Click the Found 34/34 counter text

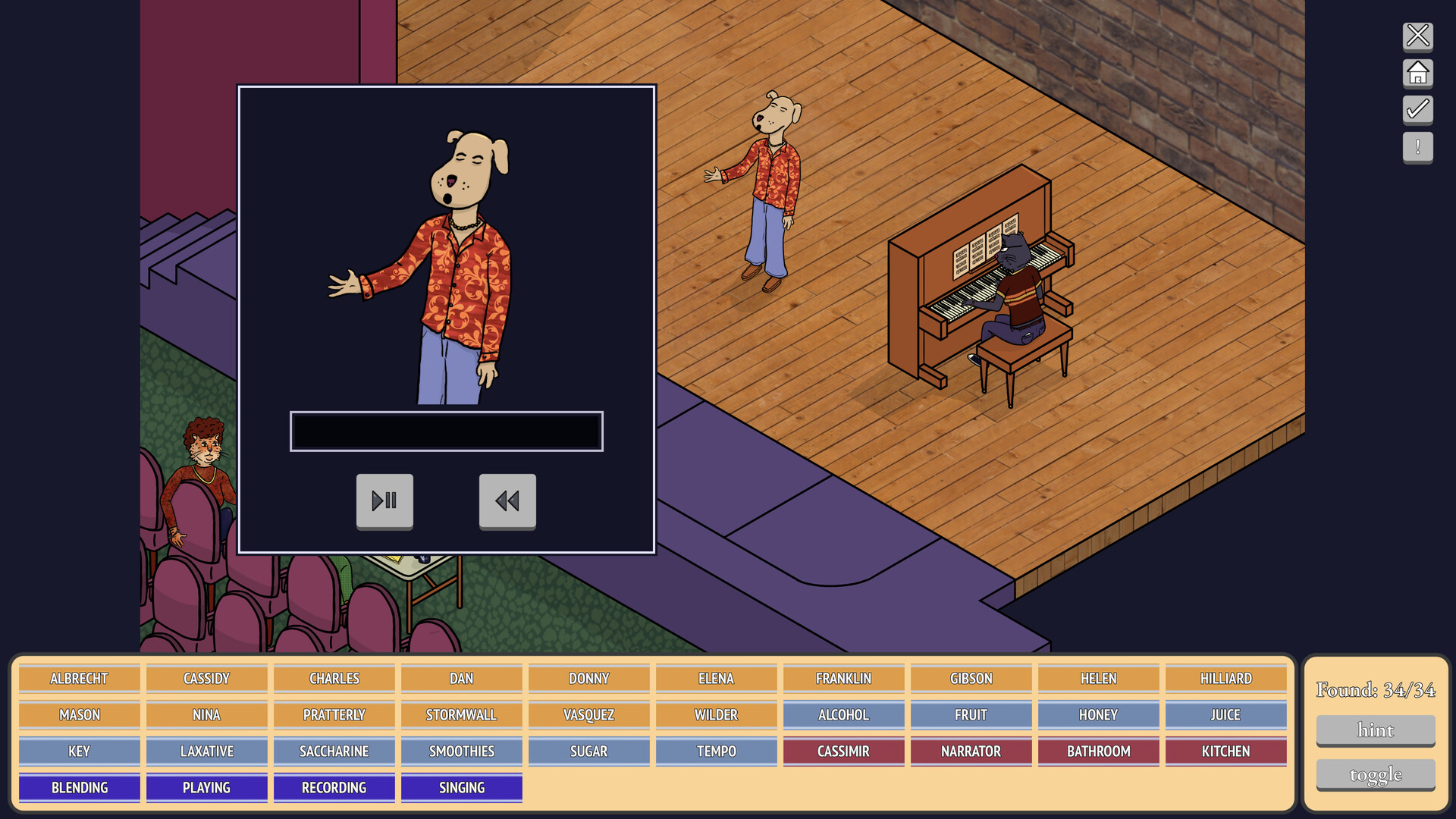pyautogui.click(x=1375, y=690)
